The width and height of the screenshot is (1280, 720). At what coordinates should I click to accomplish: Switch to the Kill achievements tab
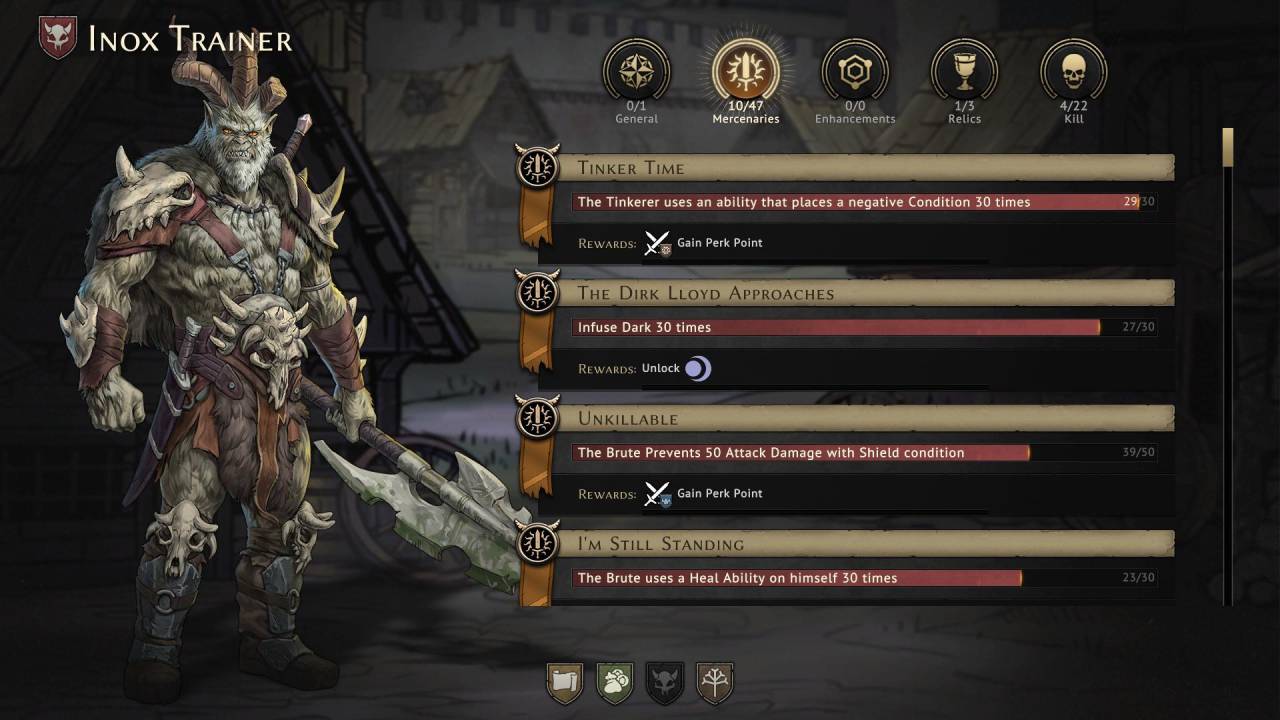pyautogui.click(x=1073, y=72)
